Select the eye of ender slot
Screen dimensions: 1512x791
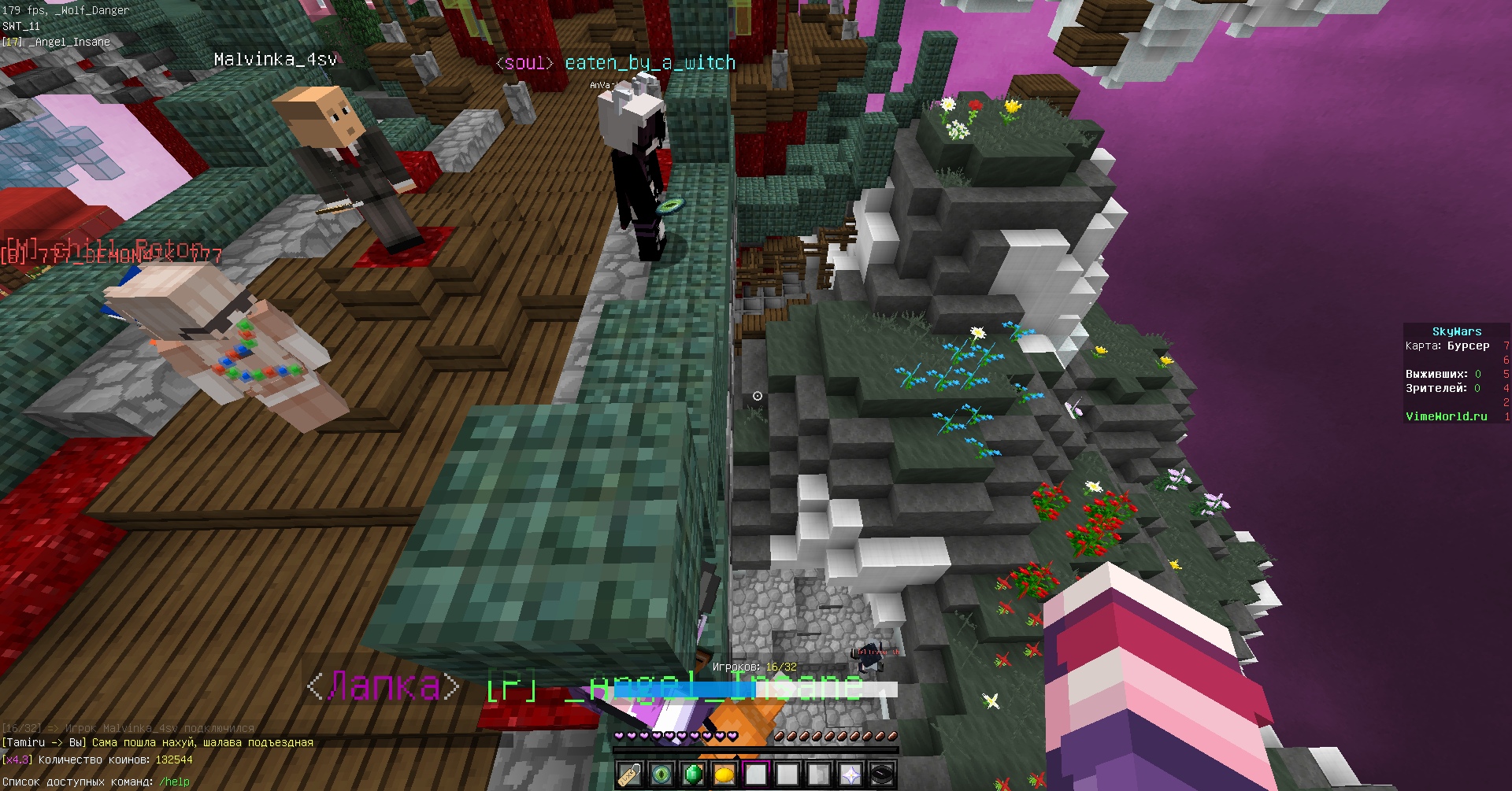[661, 774]
